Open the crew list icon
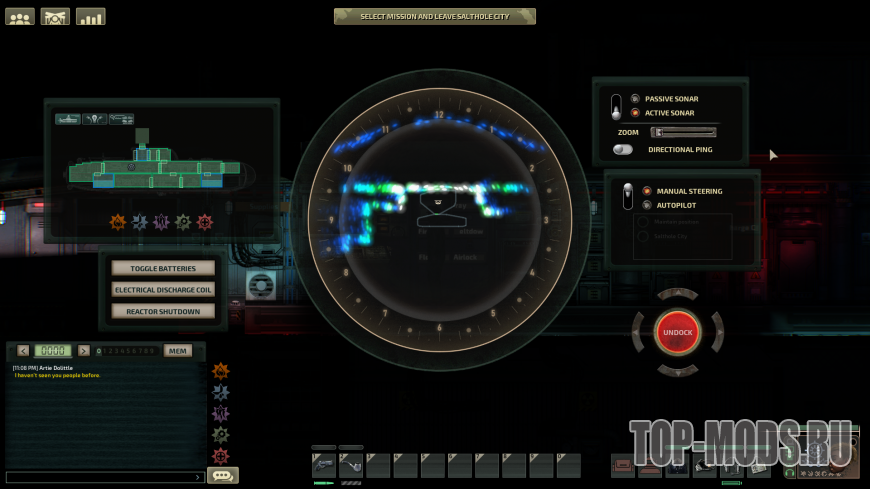870x489 pixels. [20, 17]
